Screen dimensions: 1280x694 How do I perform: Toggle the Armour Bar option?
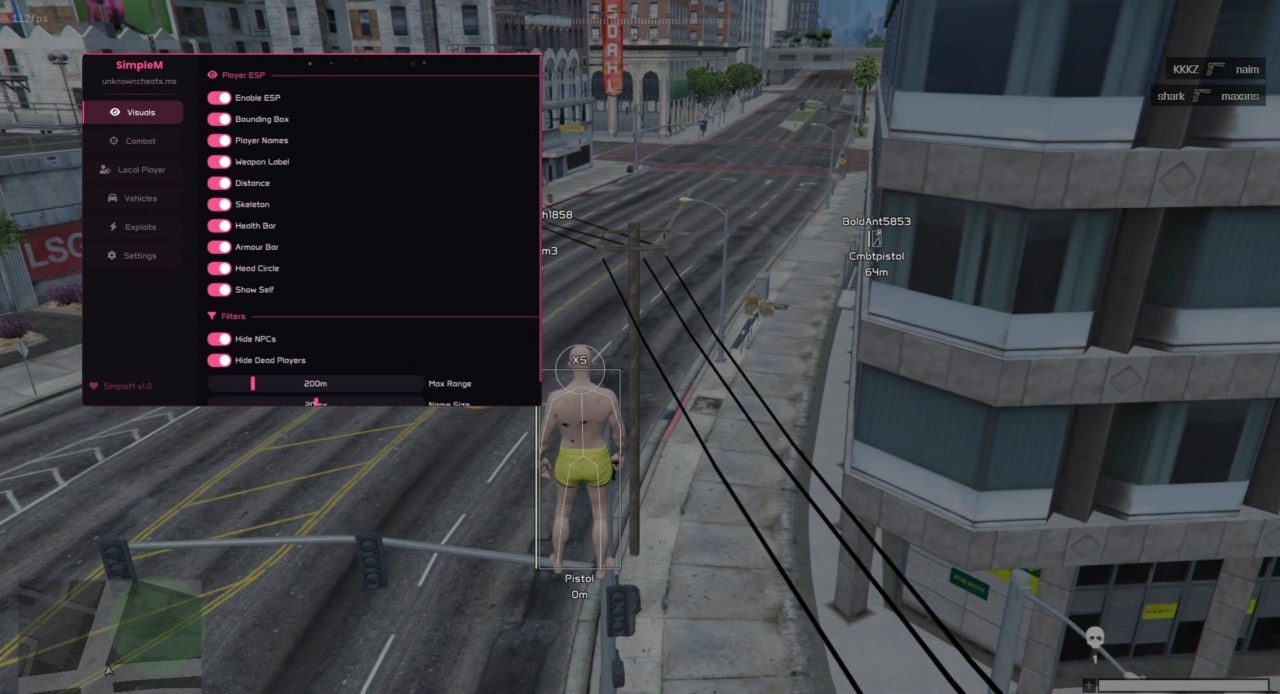click(219, 247)
